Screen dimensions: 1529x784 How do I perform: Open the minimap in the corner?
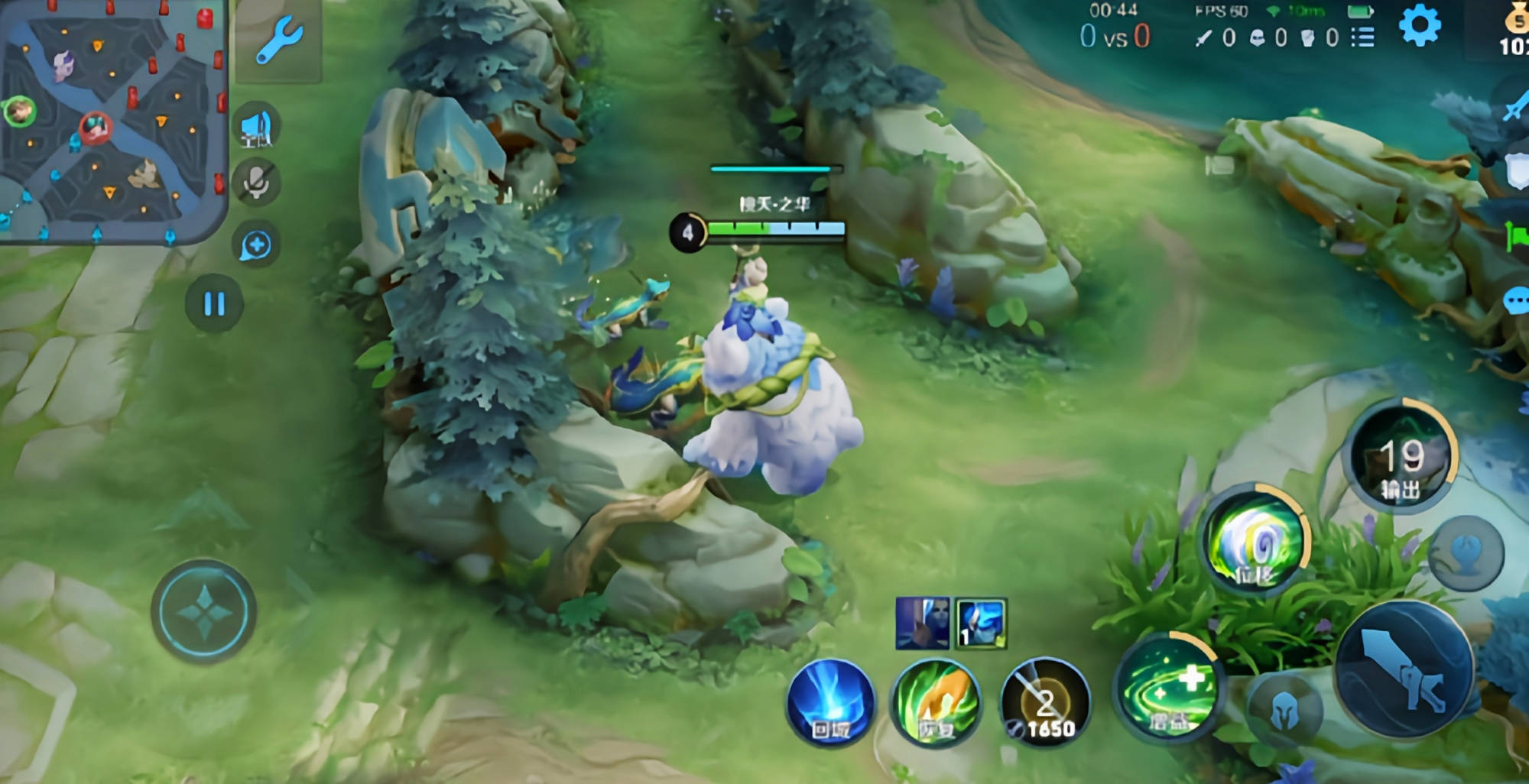(113, 121)
